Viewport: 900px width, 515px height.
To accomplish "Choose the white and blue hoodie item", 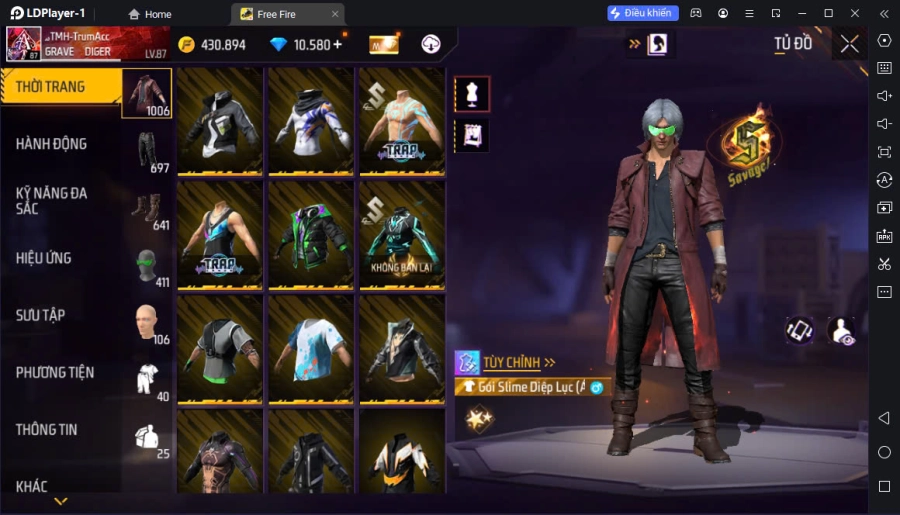I will (310, 122).
